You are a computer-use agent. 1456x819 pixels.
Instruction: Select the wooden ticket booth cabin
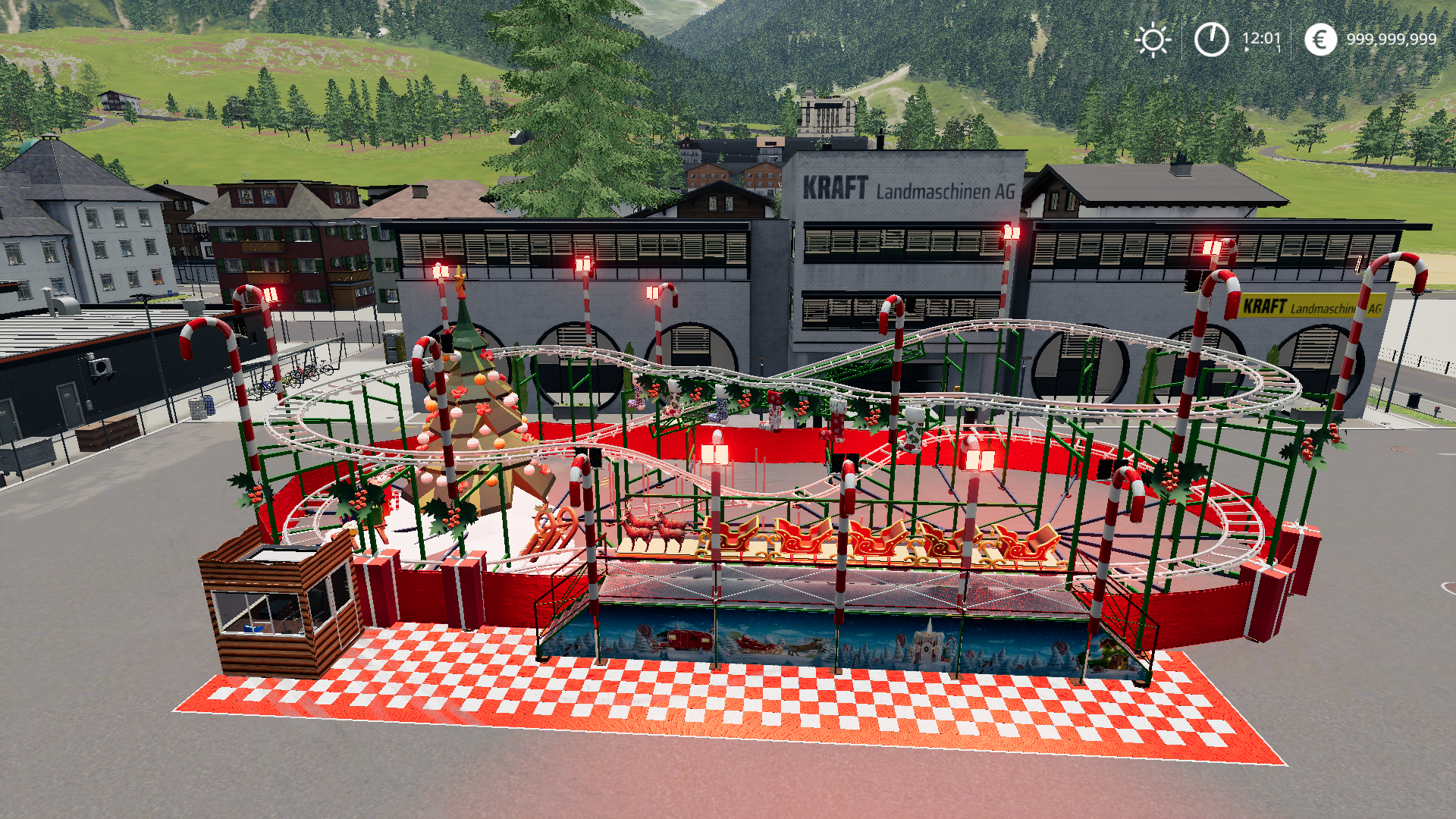pos(277,614)
